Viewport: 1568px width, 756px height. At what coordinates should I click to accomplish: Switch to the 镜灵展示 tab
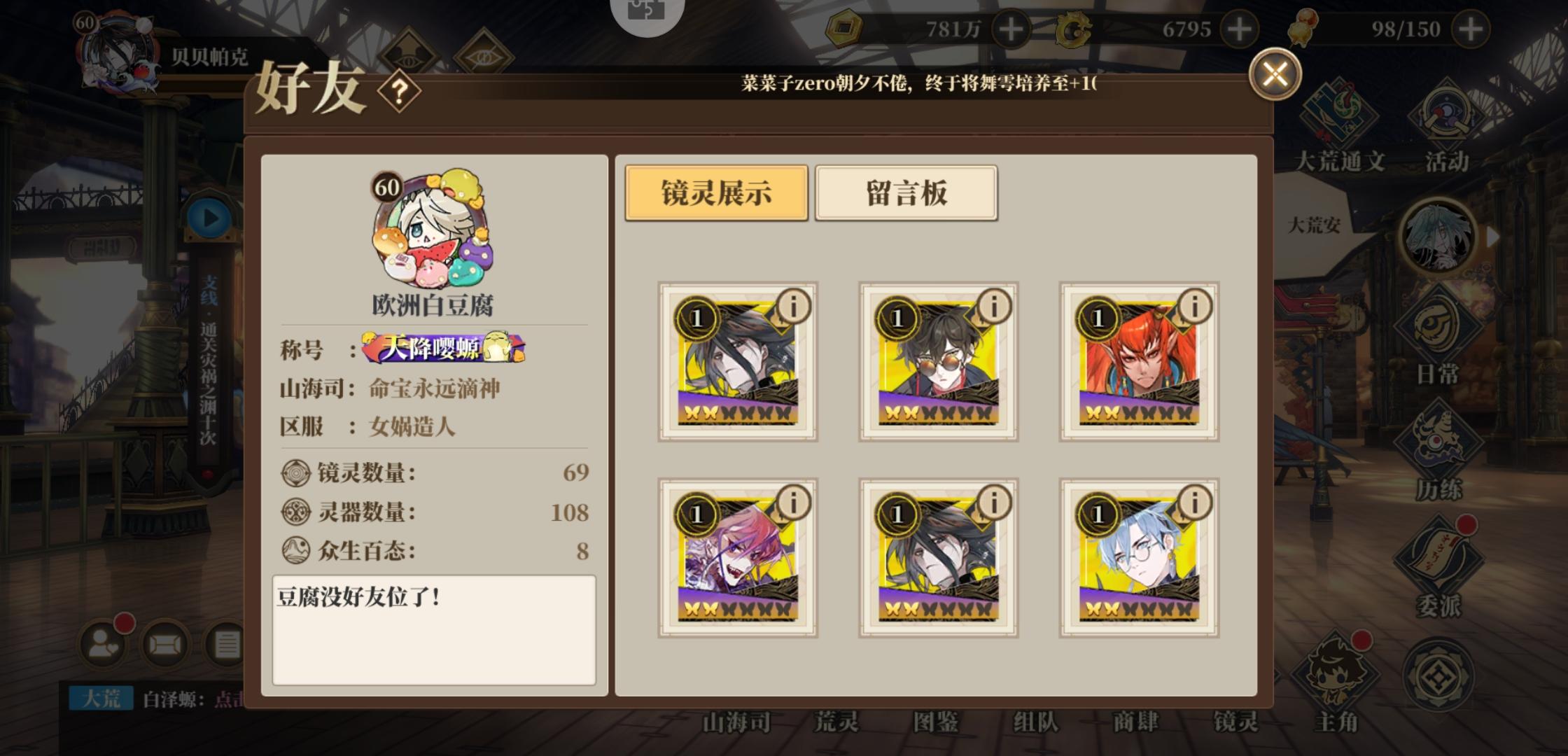[715, 193]
